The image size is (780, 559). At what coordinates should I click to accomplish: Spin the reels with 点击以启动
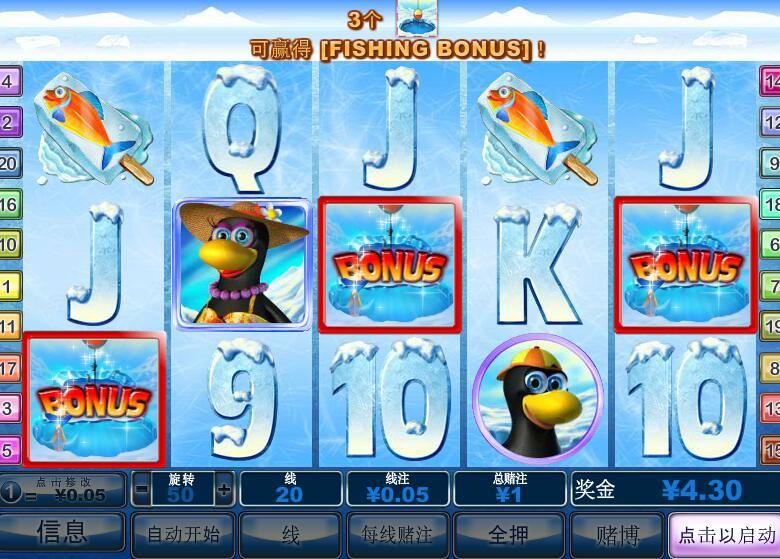(724, 534)
